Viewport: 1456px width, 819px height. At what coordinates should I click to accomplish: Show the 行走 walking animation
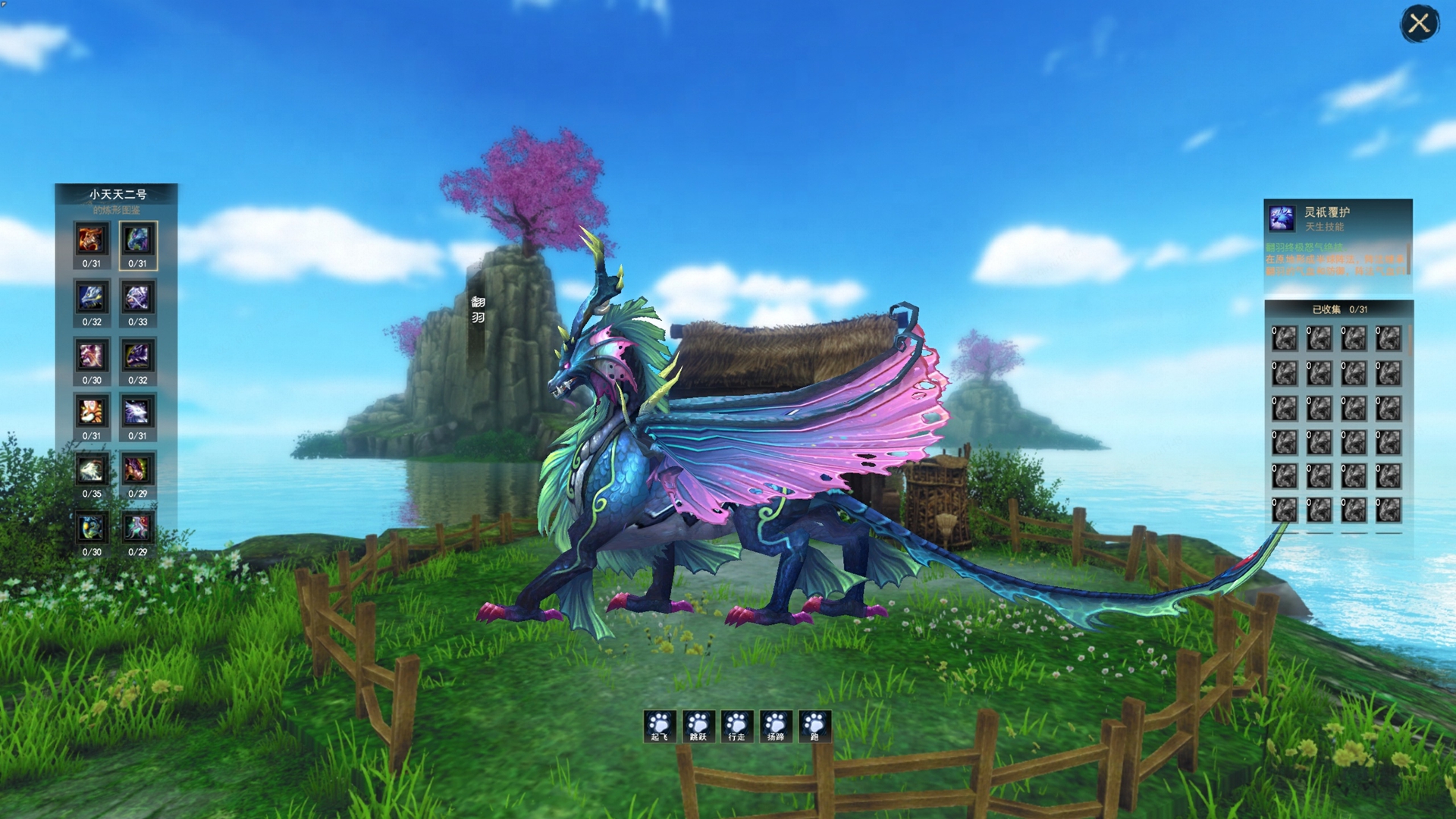point(737,726)
